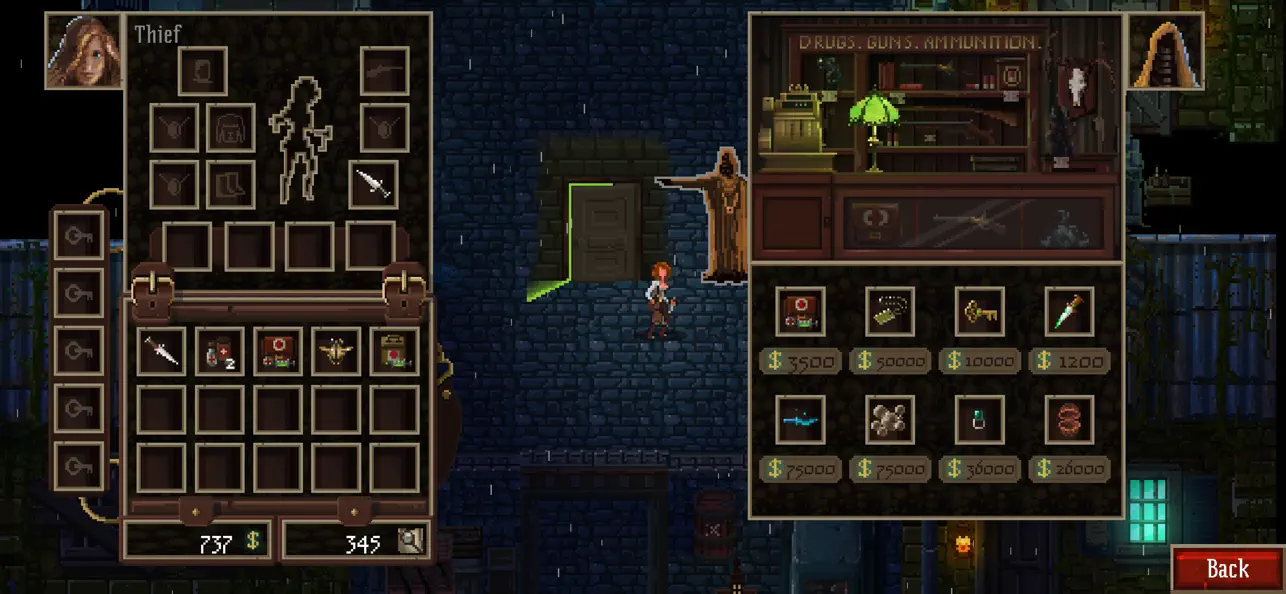The width and height of the screenshot is (1286, 594).
Task: Buy the shop medkit priced $3500
Action: [800, 311]
